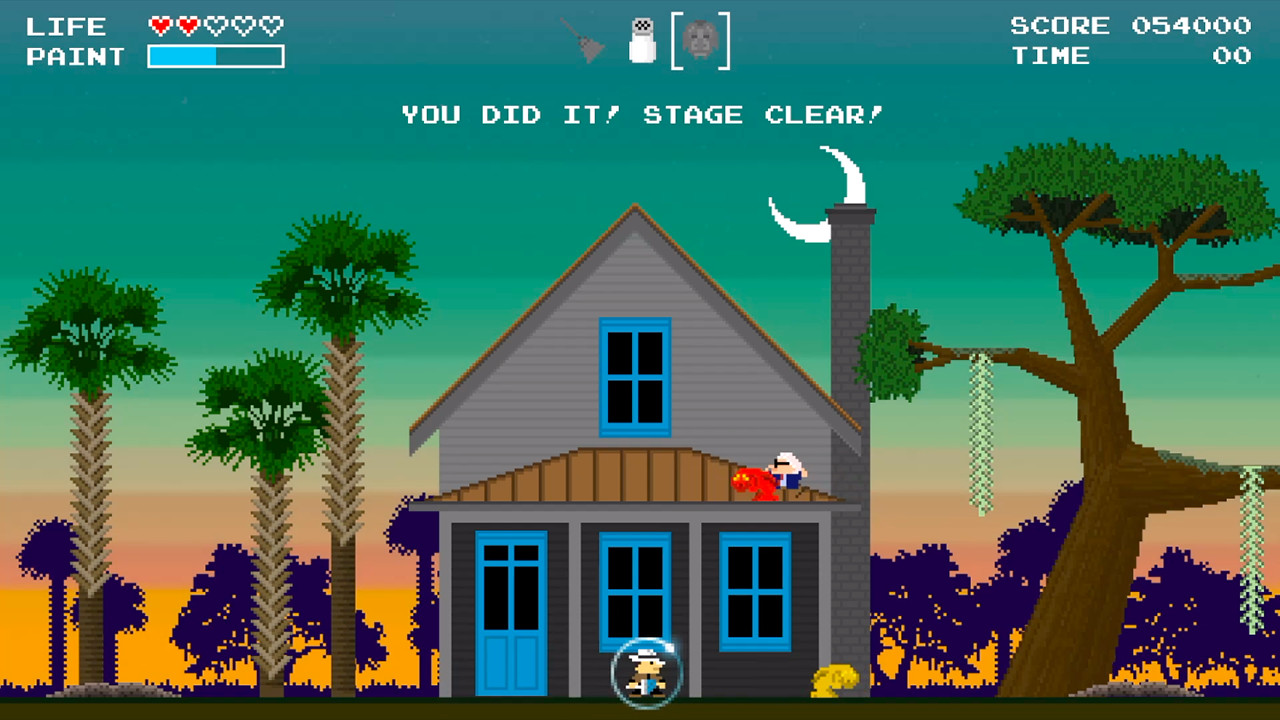Click the YOU DID IT! STAGE CLEAR! message
Image resolution: width=1280 pixels, height=720 pixels.
click(641, 114)
